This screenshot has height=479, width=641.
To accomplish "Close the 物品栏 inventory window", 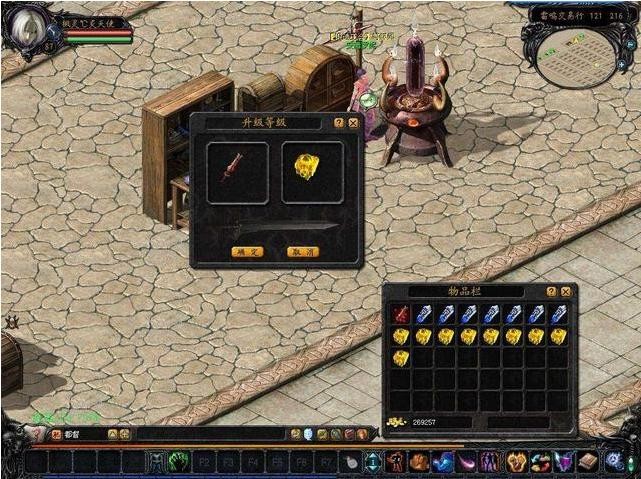I will 566,291.
